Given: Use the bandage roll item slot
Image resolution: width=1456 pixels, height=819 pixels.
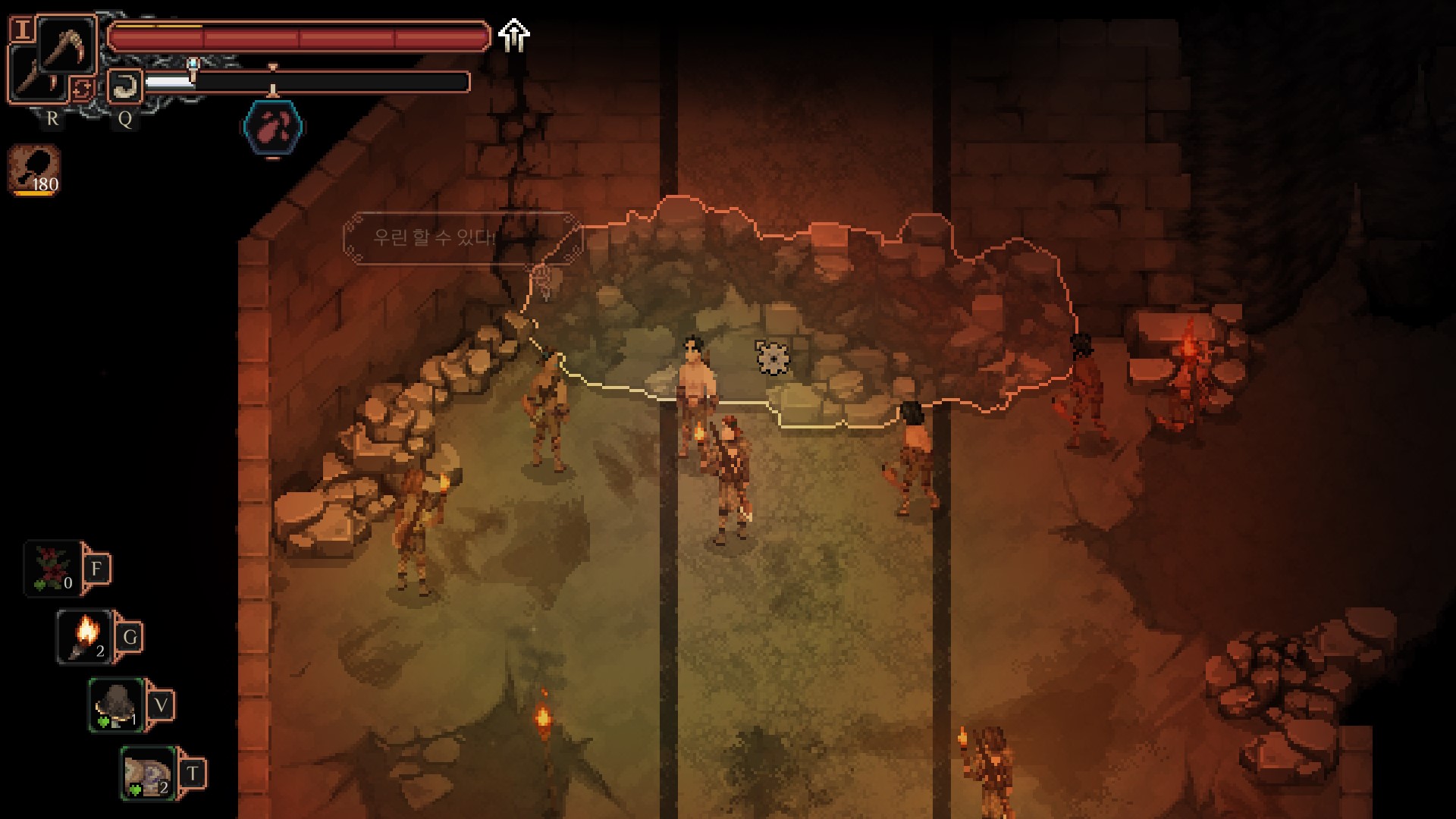Looking at the screenshot, I should pyautogui.click(x=149, y=773).
